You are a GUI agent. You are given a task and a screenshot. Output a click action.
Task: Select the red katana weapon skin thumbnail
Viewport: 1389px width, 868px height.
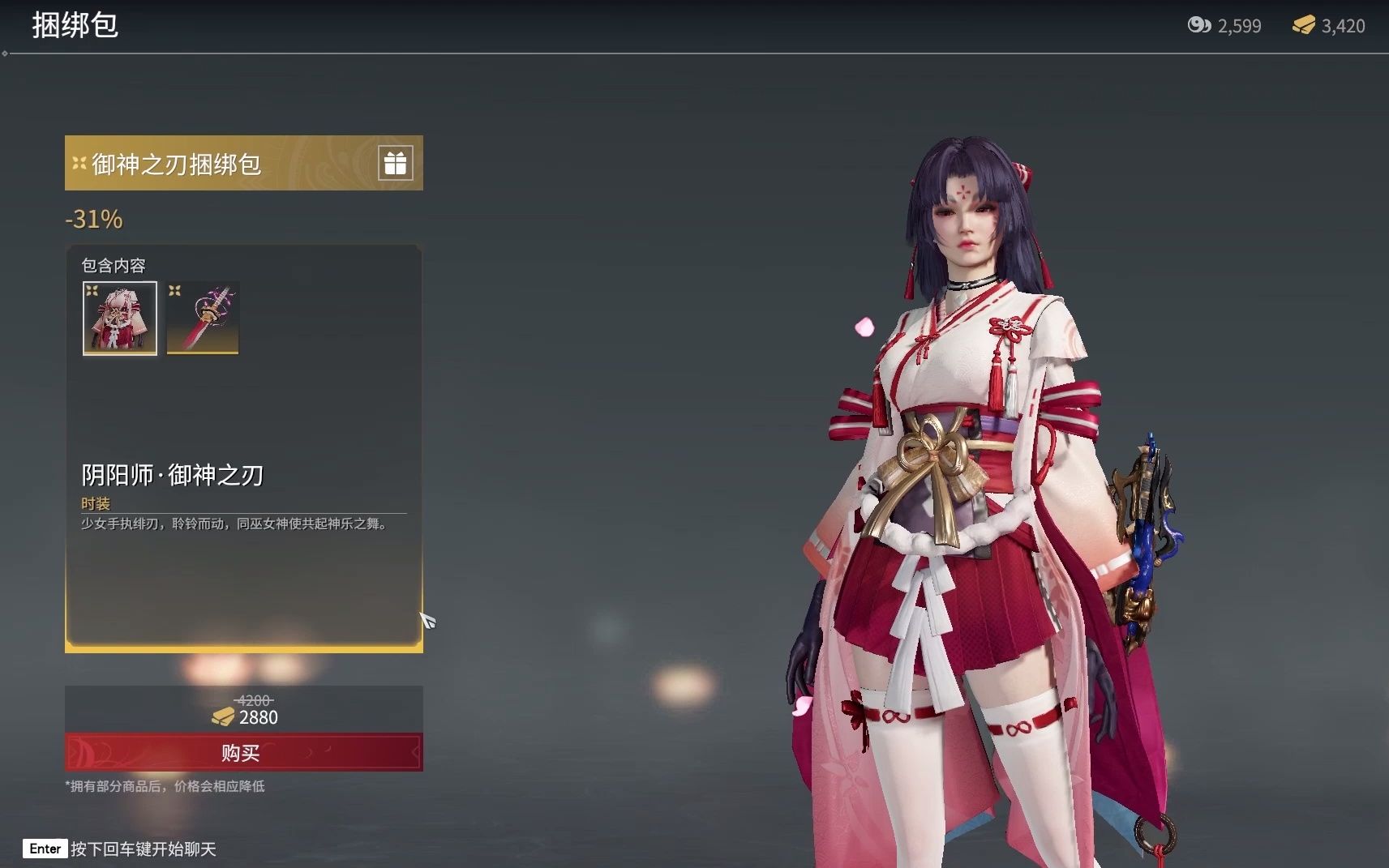click(x=203, y=318)
